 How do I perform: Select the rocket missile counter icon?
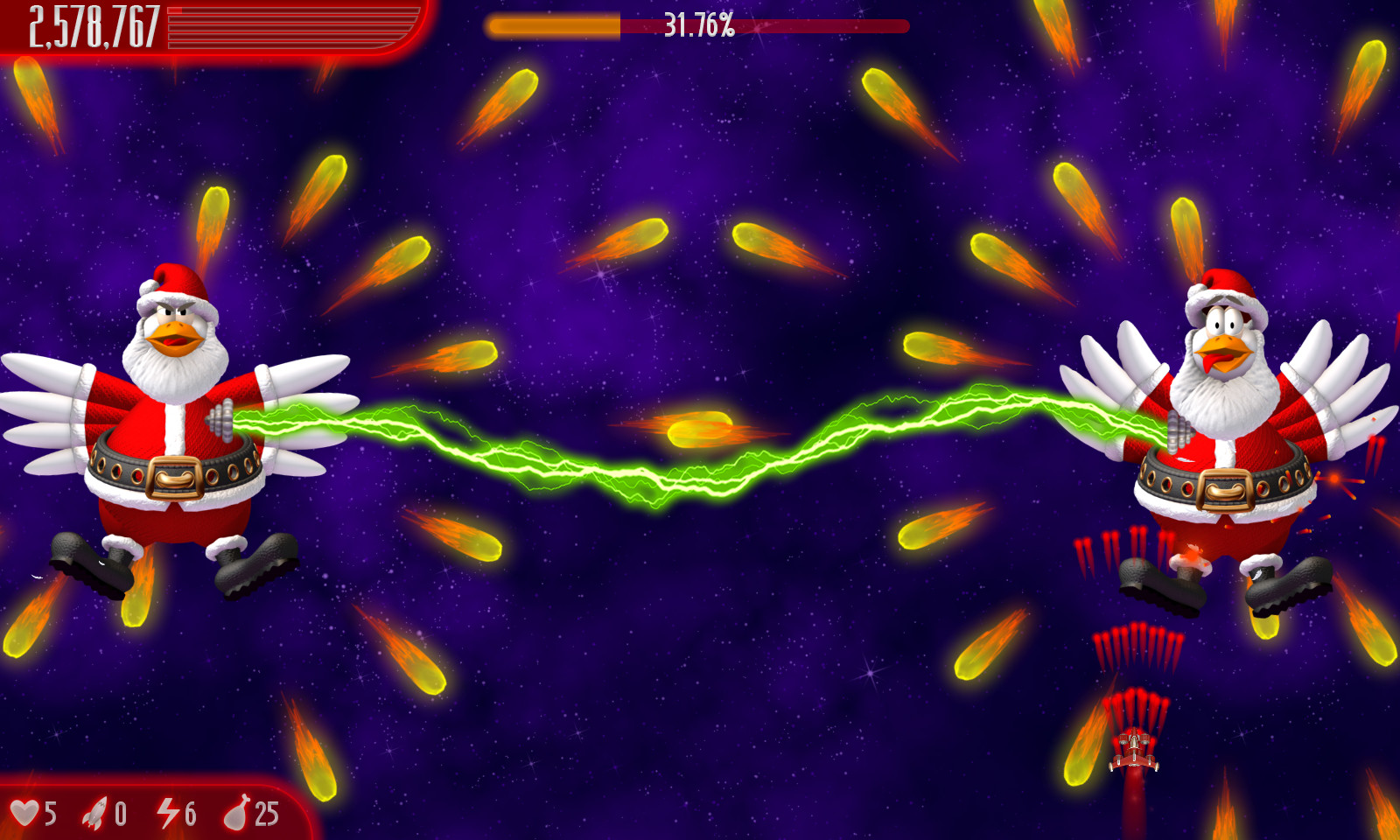point(94,814)
